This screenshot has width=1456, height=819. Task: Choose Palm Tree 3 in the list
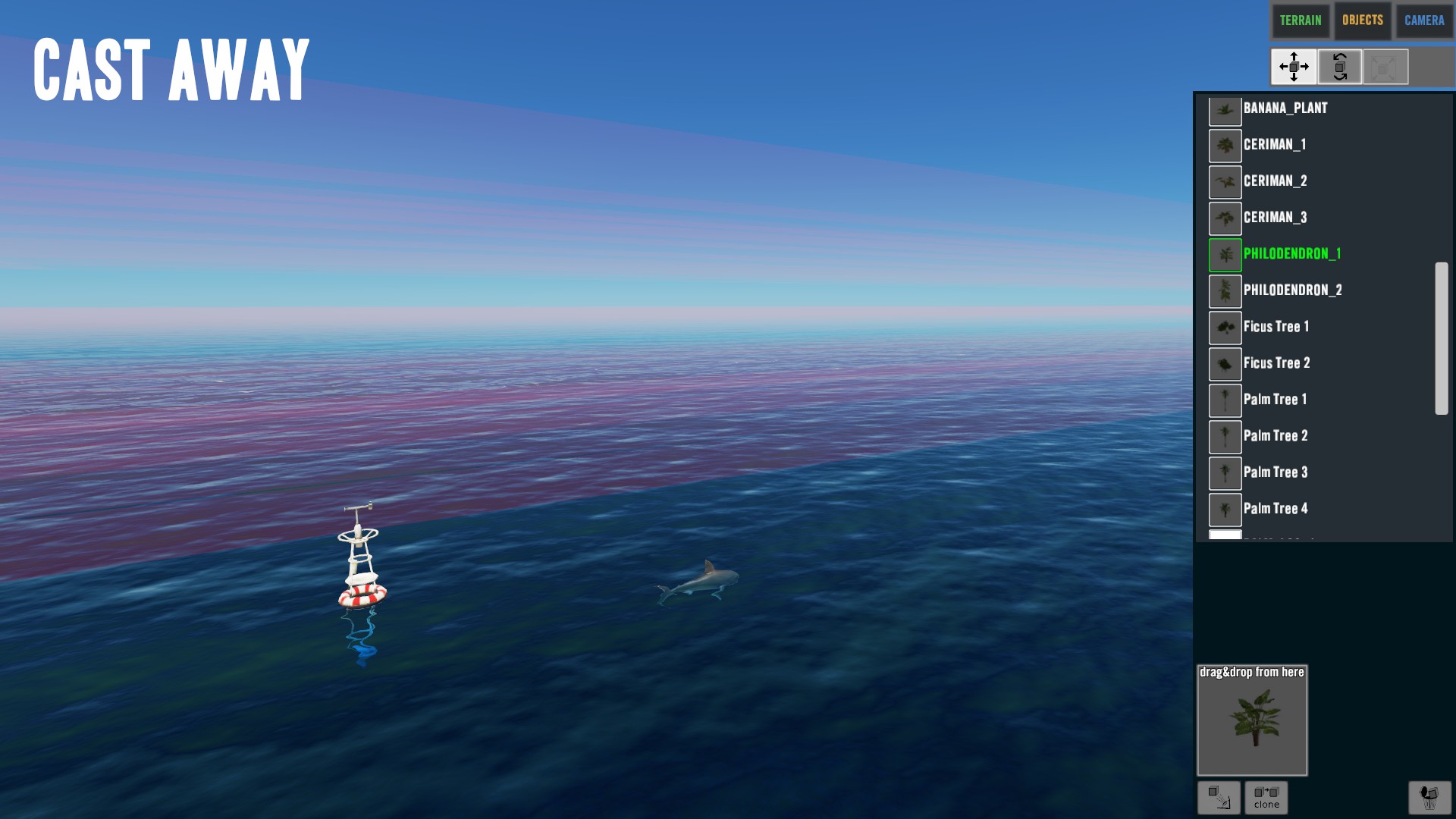click(1275, 472)
